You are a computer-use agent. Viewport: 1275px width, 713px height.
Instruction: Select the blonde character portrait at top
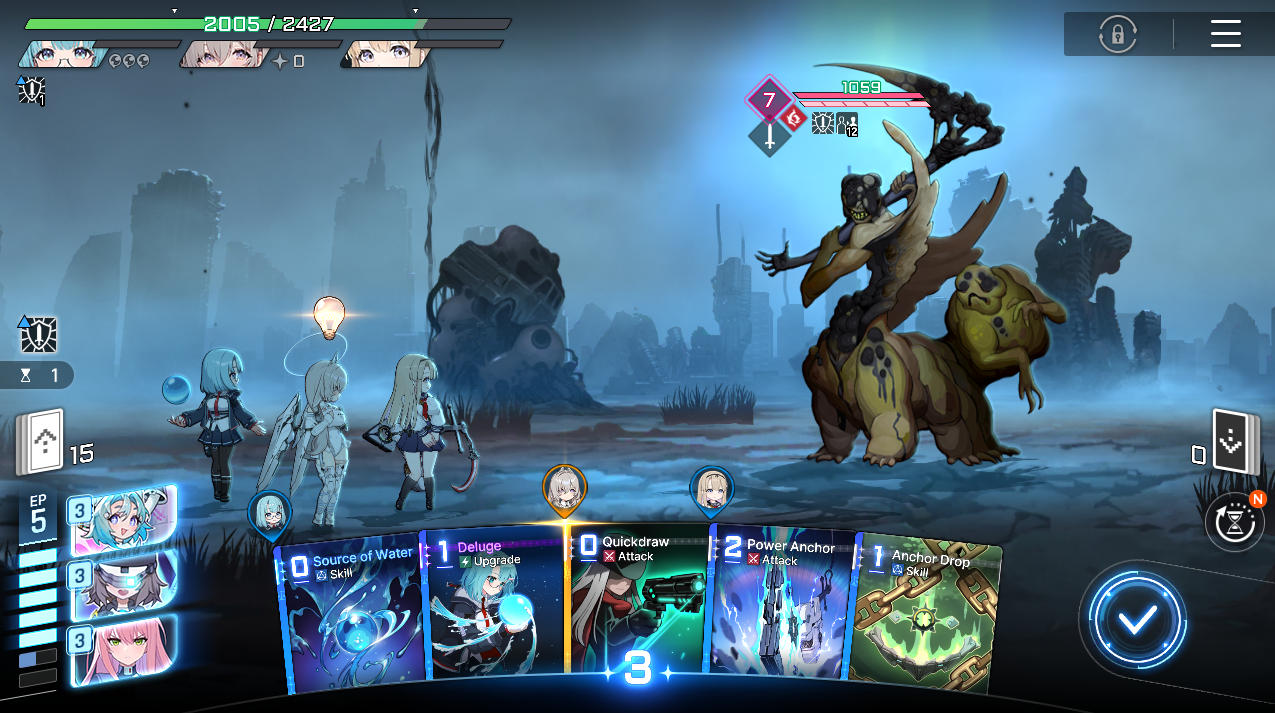[384, 54]
